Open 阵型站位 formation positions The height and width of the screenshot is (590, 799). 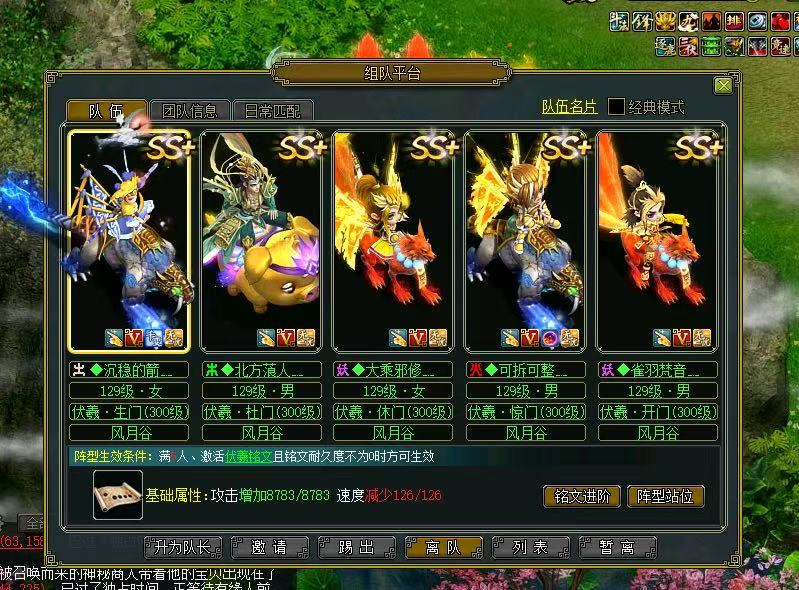tap(665, 496)
